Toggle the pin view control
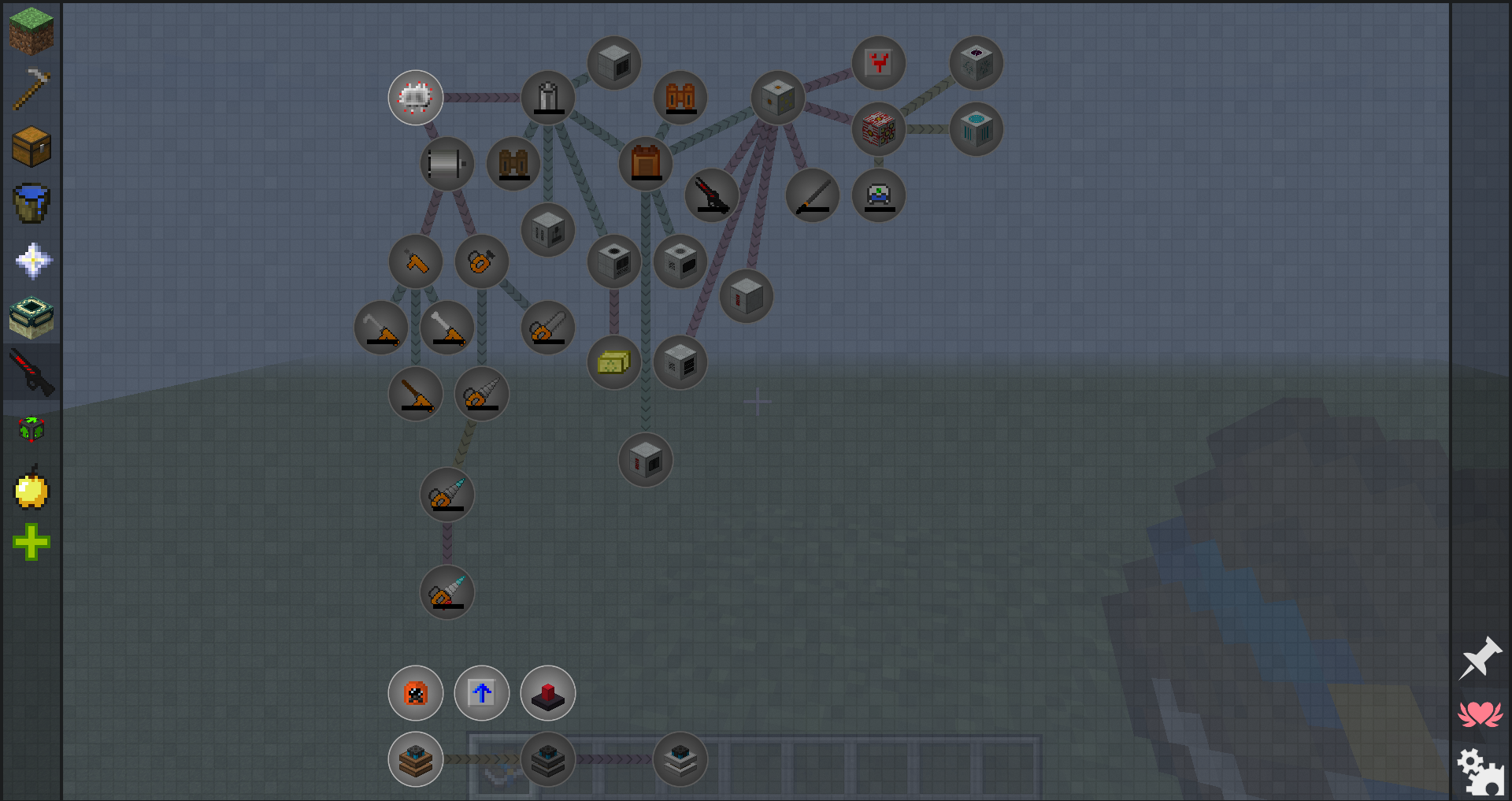This screenshot has height=801, width=1512. tap(1482, 658)
